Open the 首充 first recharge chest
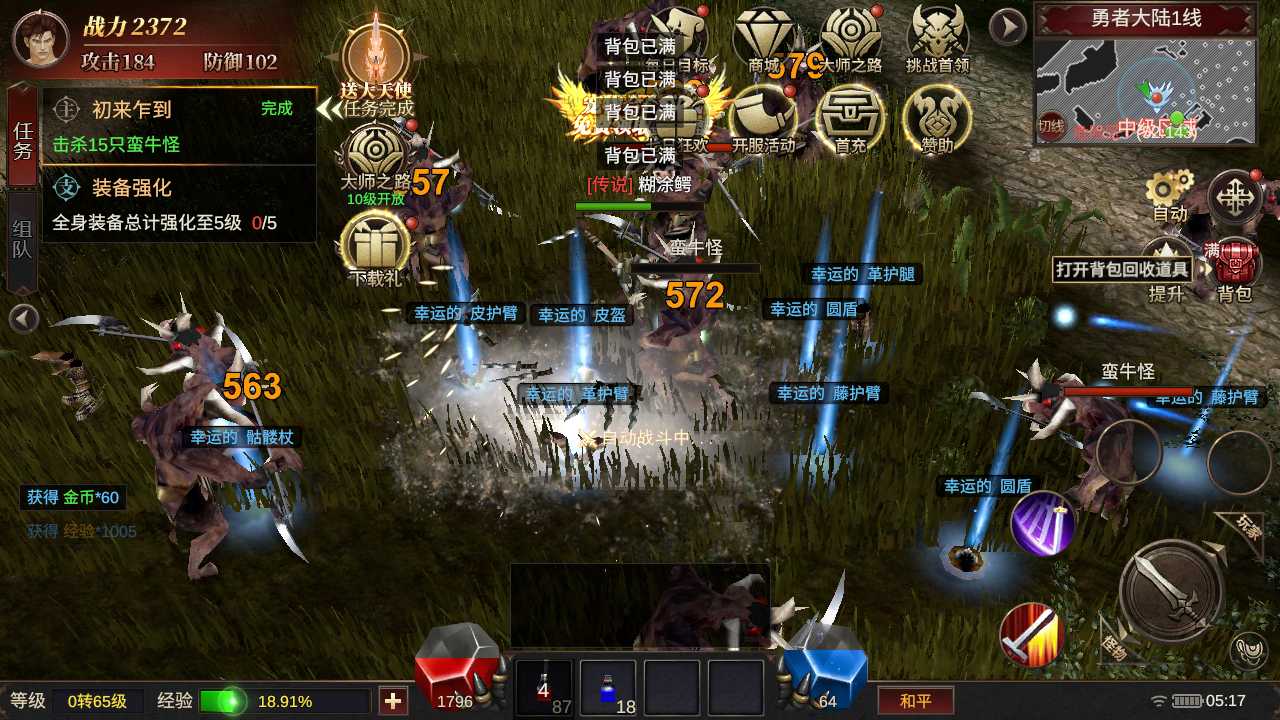 click(x=850, y=118)
